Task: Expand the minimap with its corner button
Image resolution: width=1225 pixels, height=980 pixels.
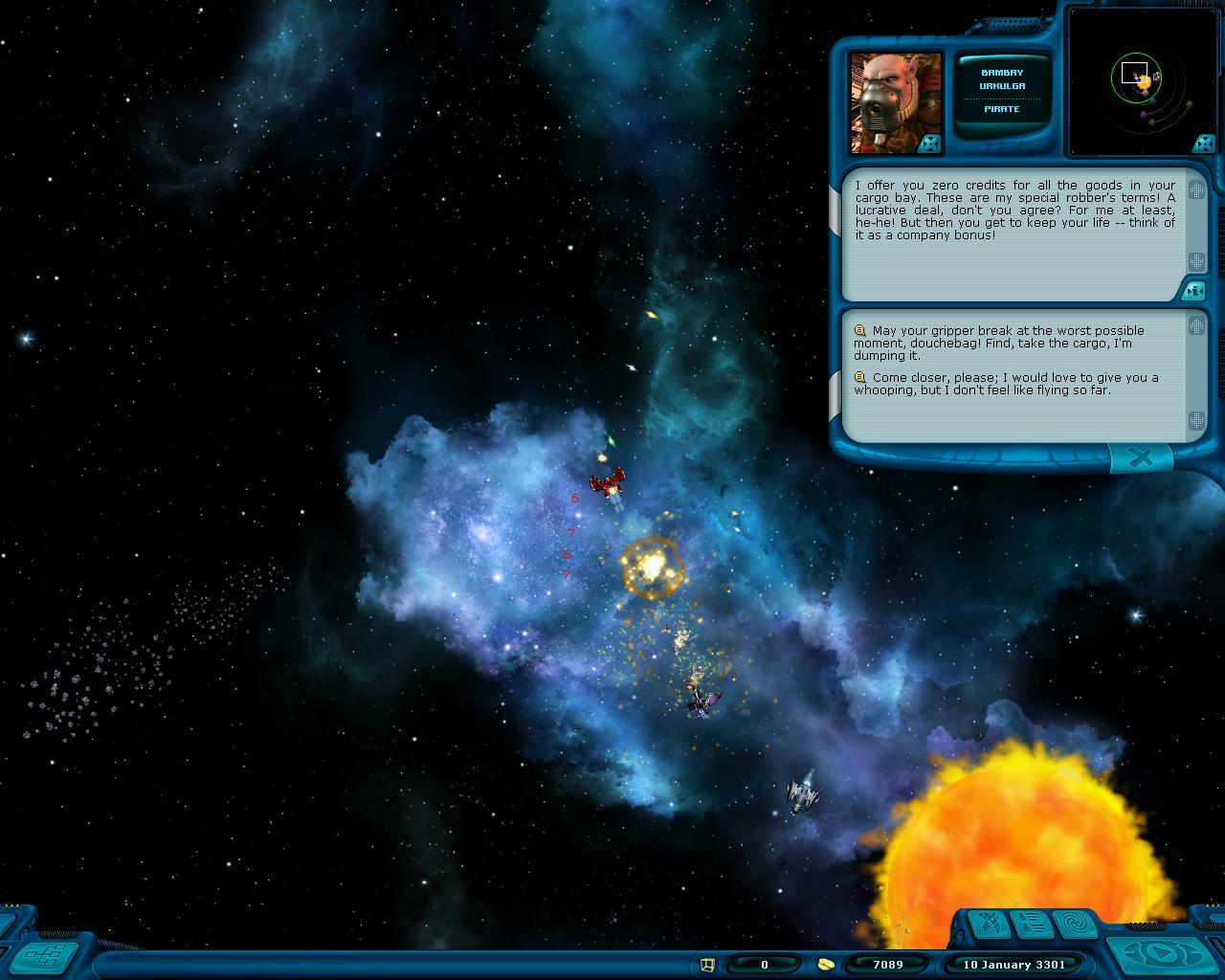Action: [x=1203, y=144]
